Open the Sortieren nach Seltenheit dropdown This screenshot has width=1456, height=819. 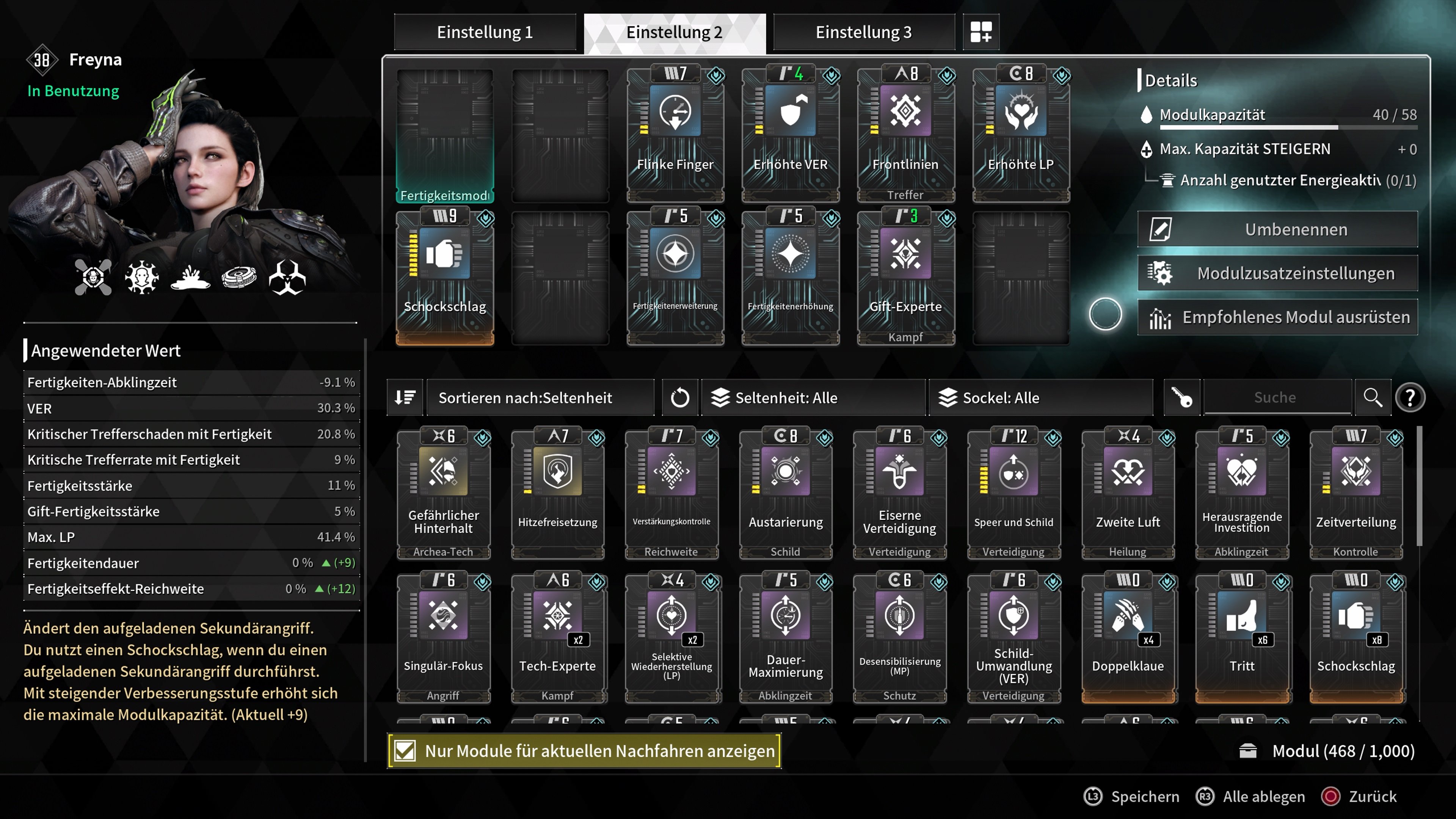pos(540,398)
